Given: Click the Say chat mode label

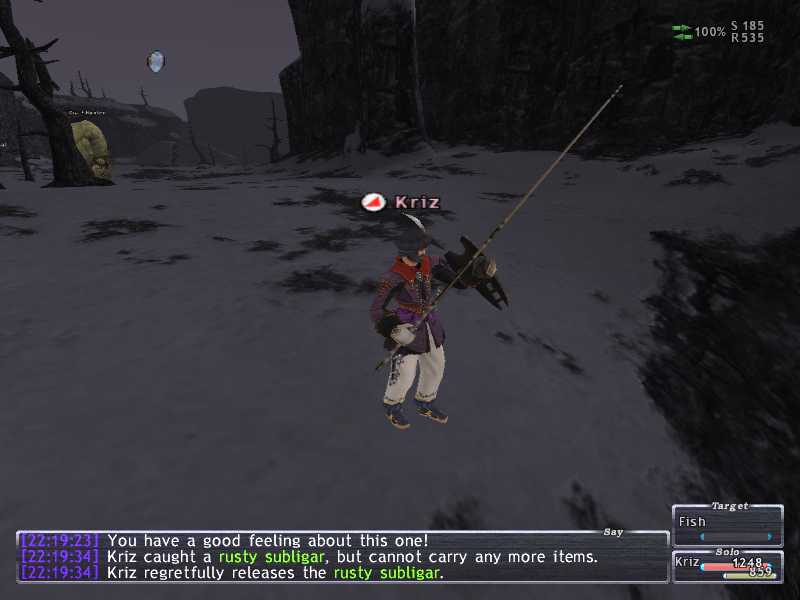Looking at the screenshot, I should [x=614, y=532].
